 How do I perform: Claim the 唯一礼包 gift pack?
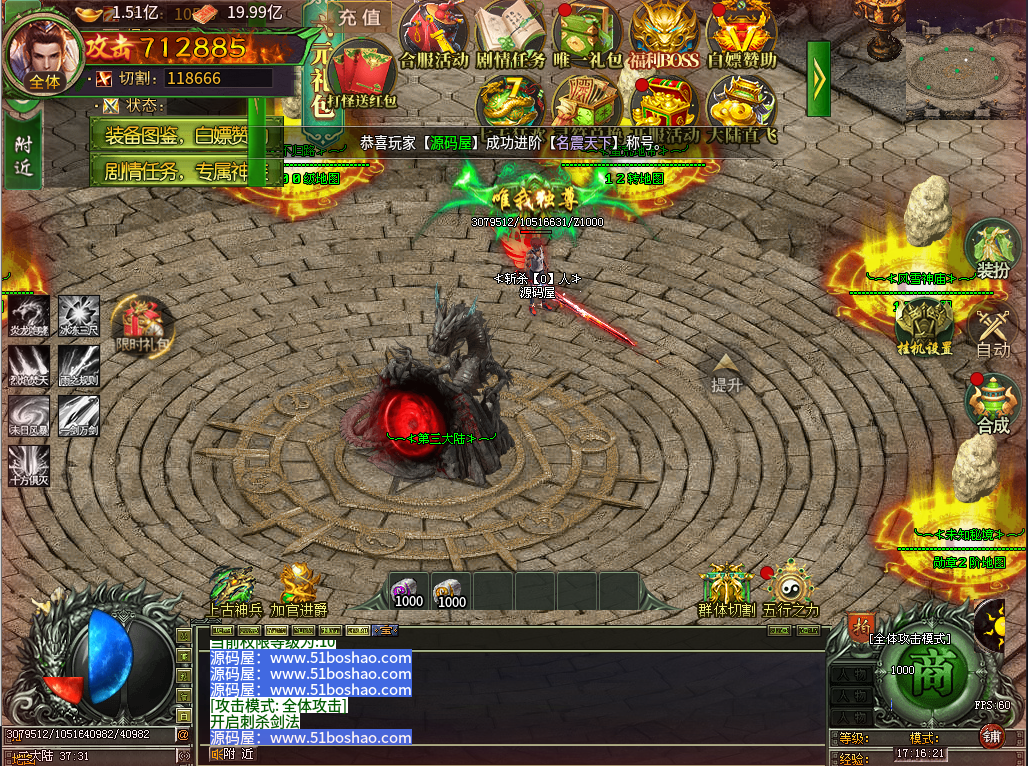pyautogui.click(x=587, y=32)
